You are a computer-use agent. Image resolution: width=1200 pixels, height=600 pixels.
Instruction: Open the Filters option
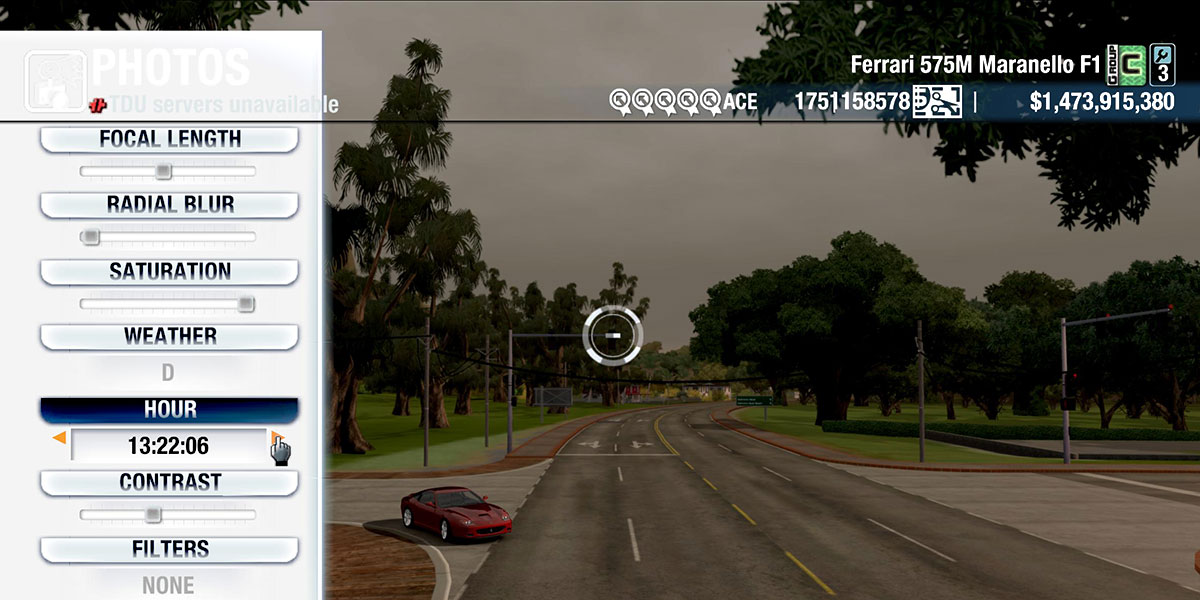169,549
